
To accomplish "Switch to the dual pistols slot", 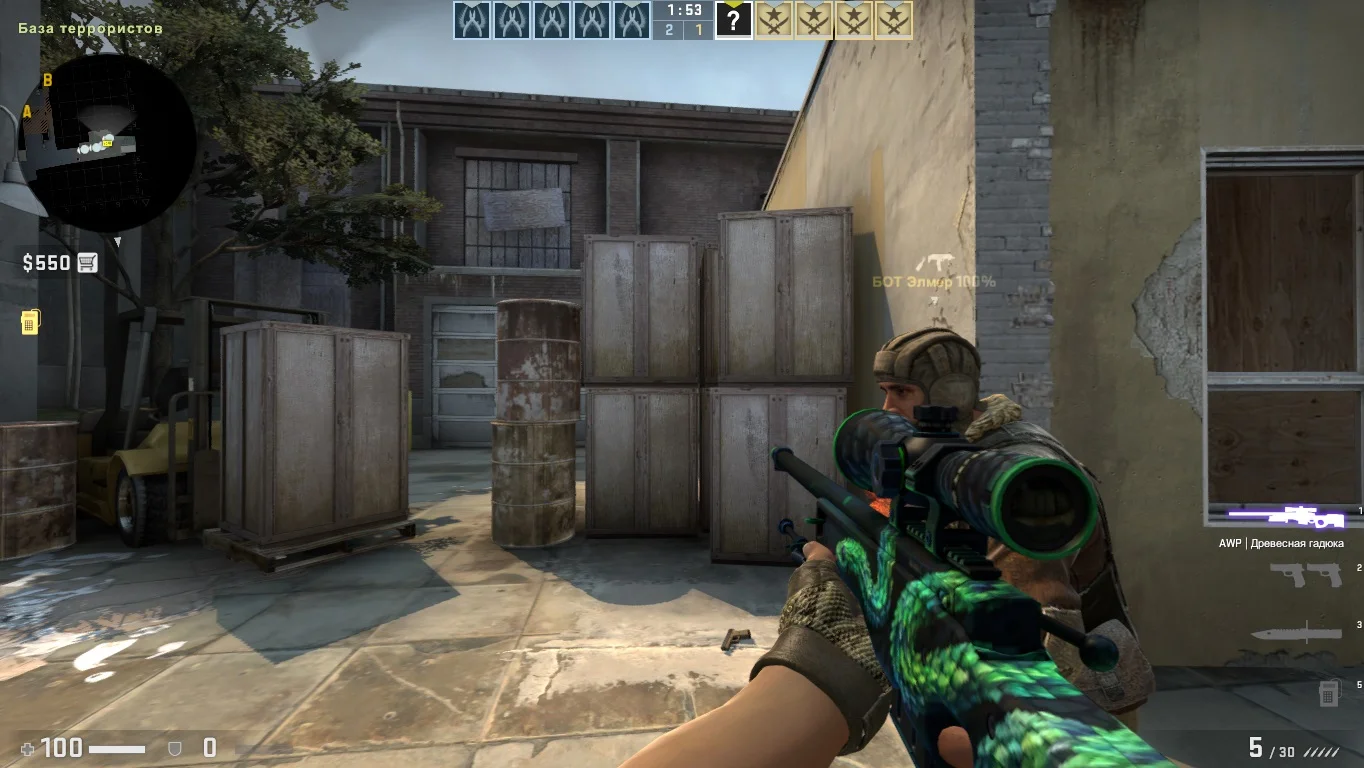I will click(1305, 574).
